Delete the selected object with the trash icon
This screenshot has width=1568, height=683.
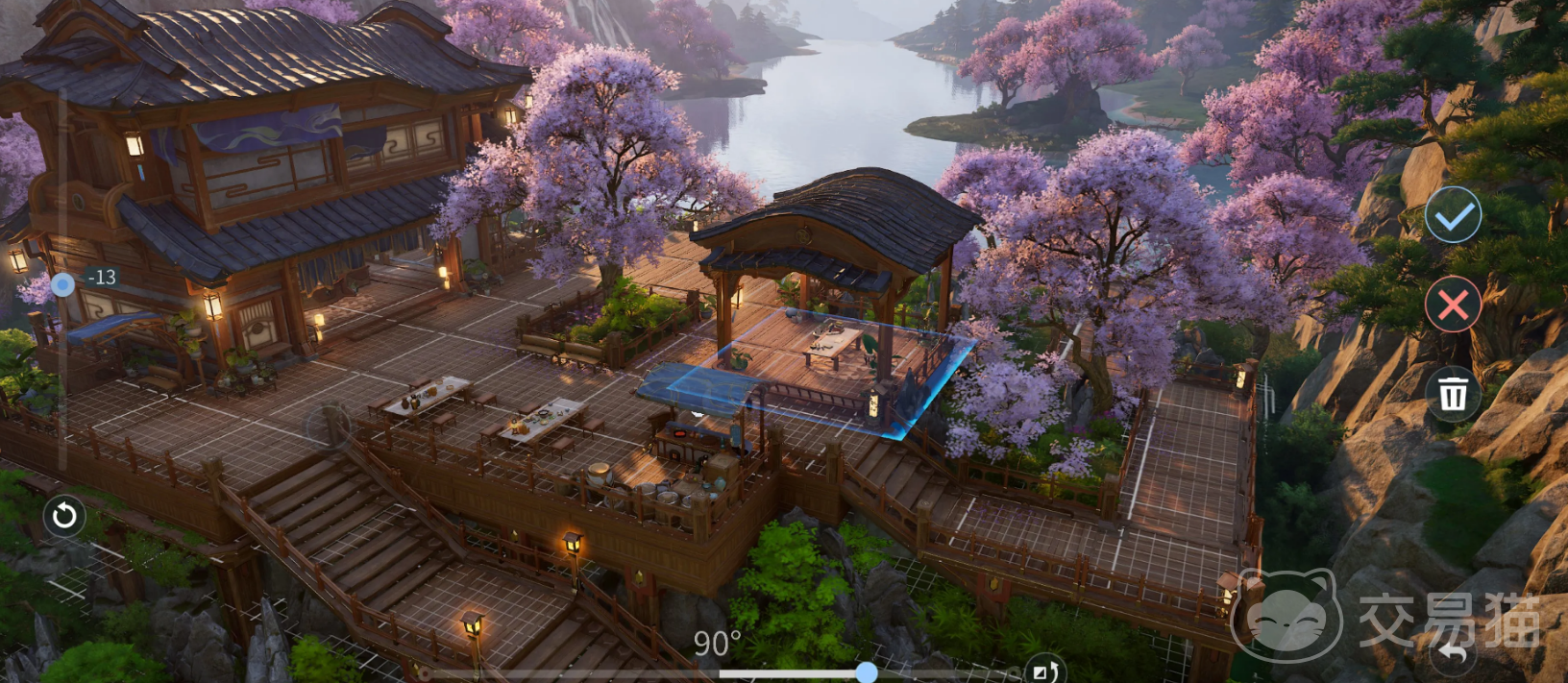tap(1453, 393)
